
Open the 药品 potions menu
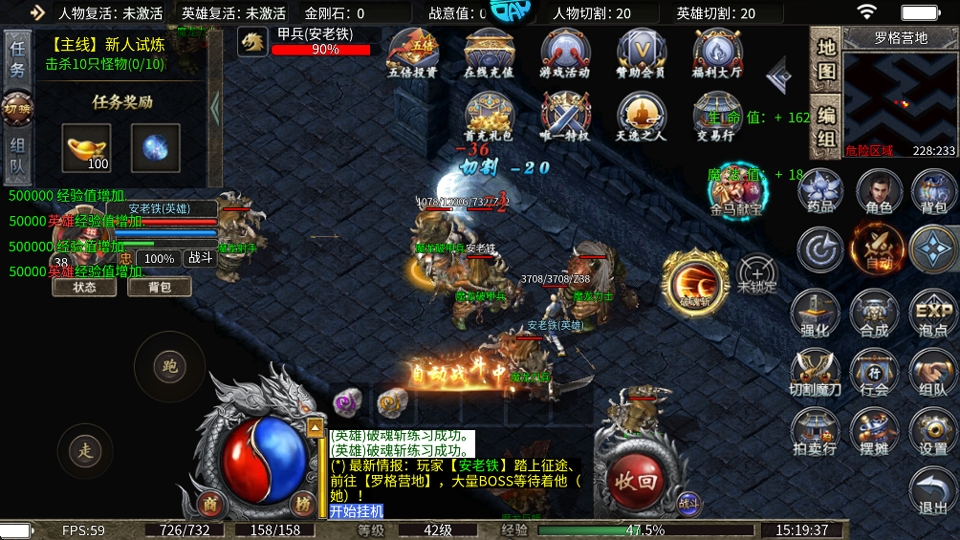[x=821, y=191]
